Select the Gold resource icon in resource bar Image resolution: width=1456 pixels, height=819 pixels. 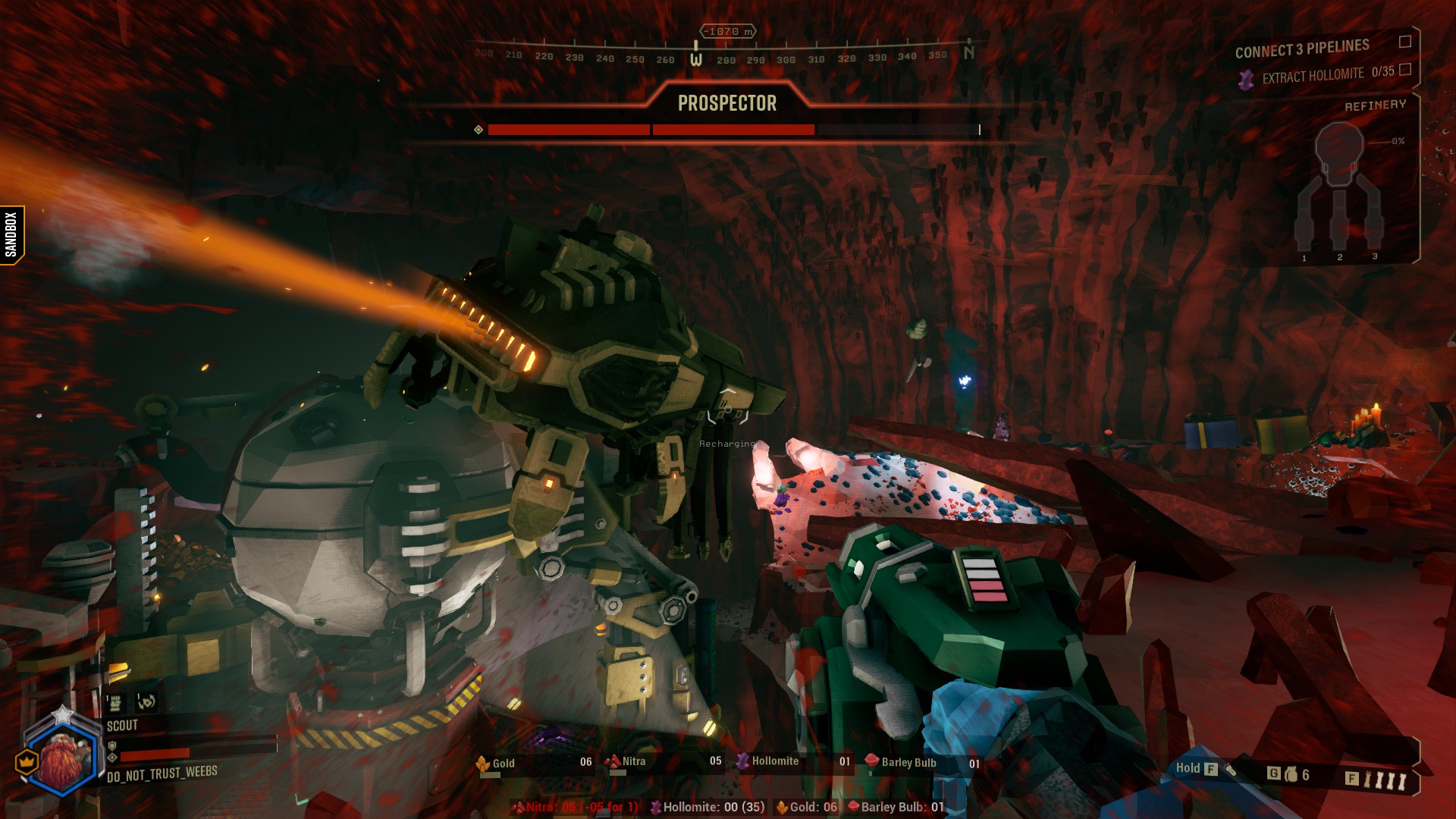pyautogui.click(x=483, y=764)
